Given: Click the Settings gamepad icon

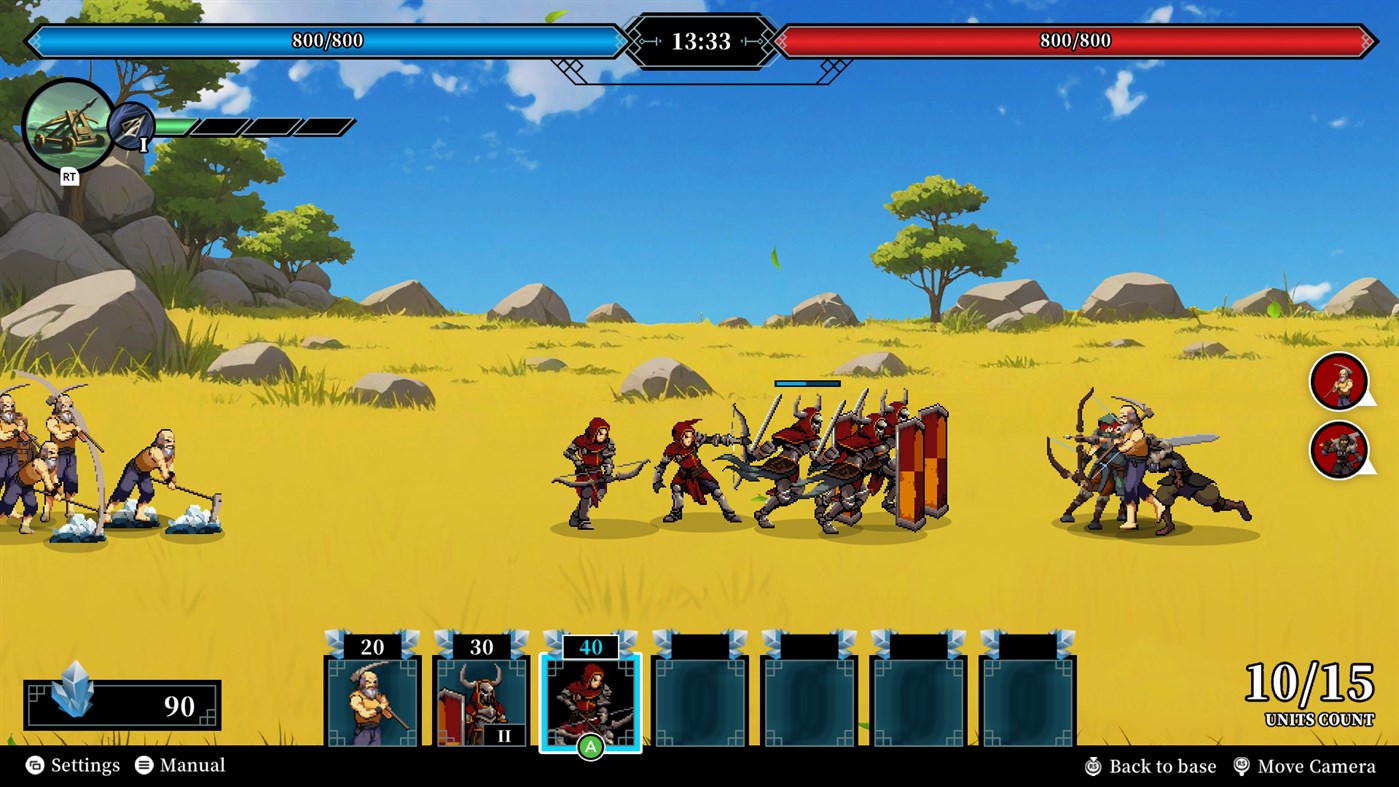Looking at the screenshot, I should (x=35, y=765).
